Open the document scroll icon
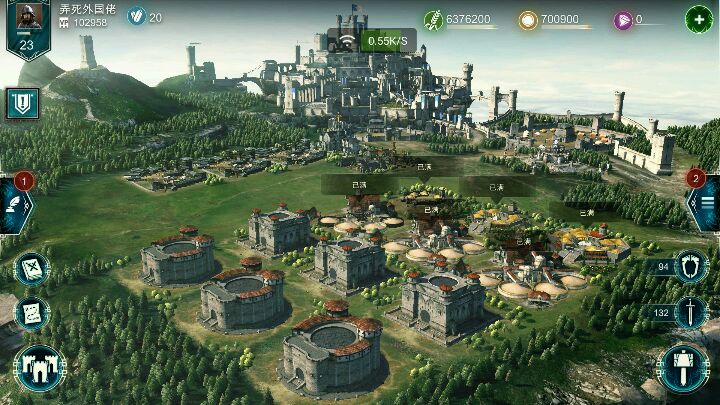720x405 pixels. 31,313
